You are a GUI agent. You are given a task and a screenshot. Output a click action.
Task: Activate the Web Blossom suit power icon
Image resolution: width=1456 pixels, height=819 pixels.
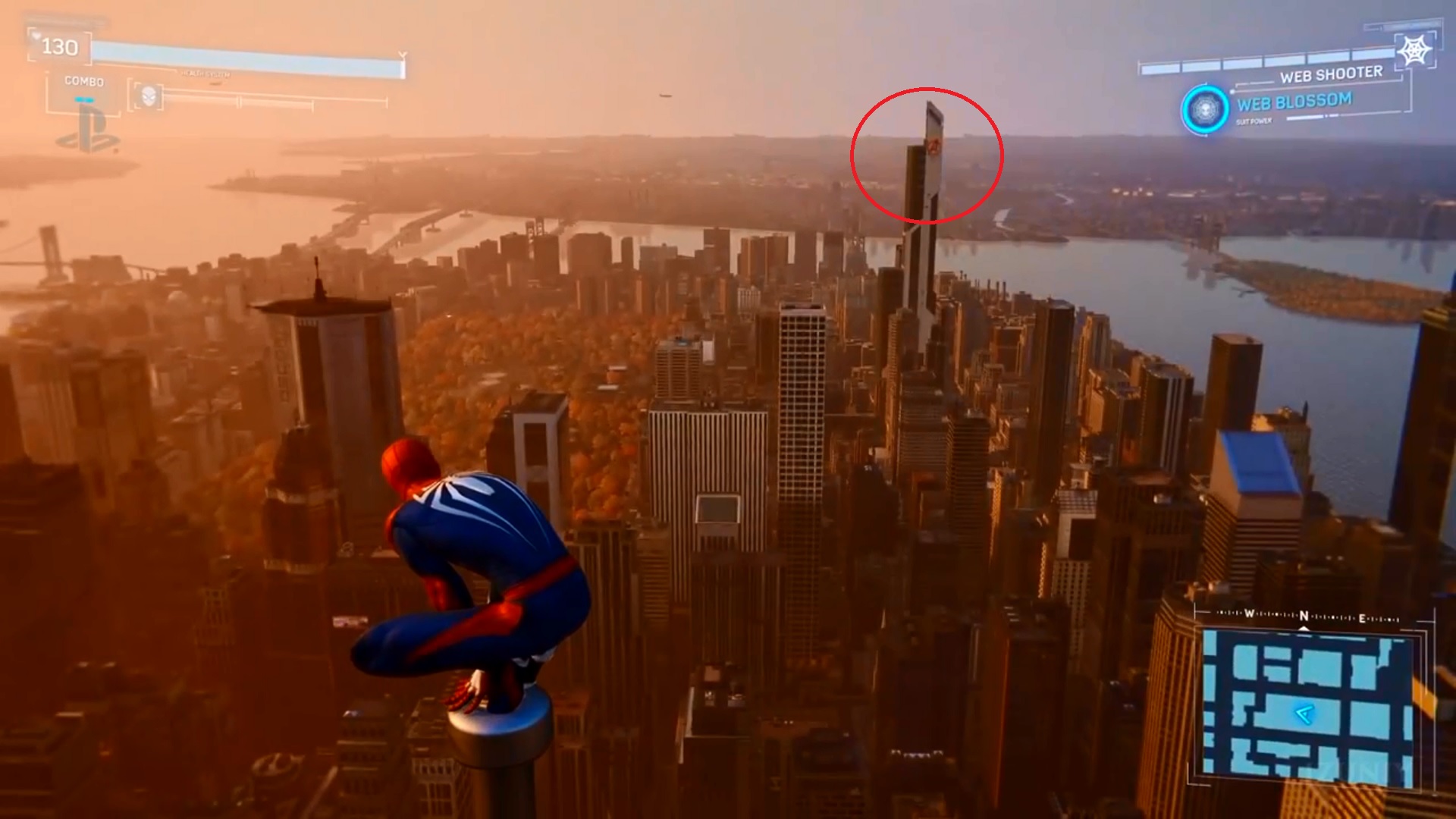(x=1204, y=109)
